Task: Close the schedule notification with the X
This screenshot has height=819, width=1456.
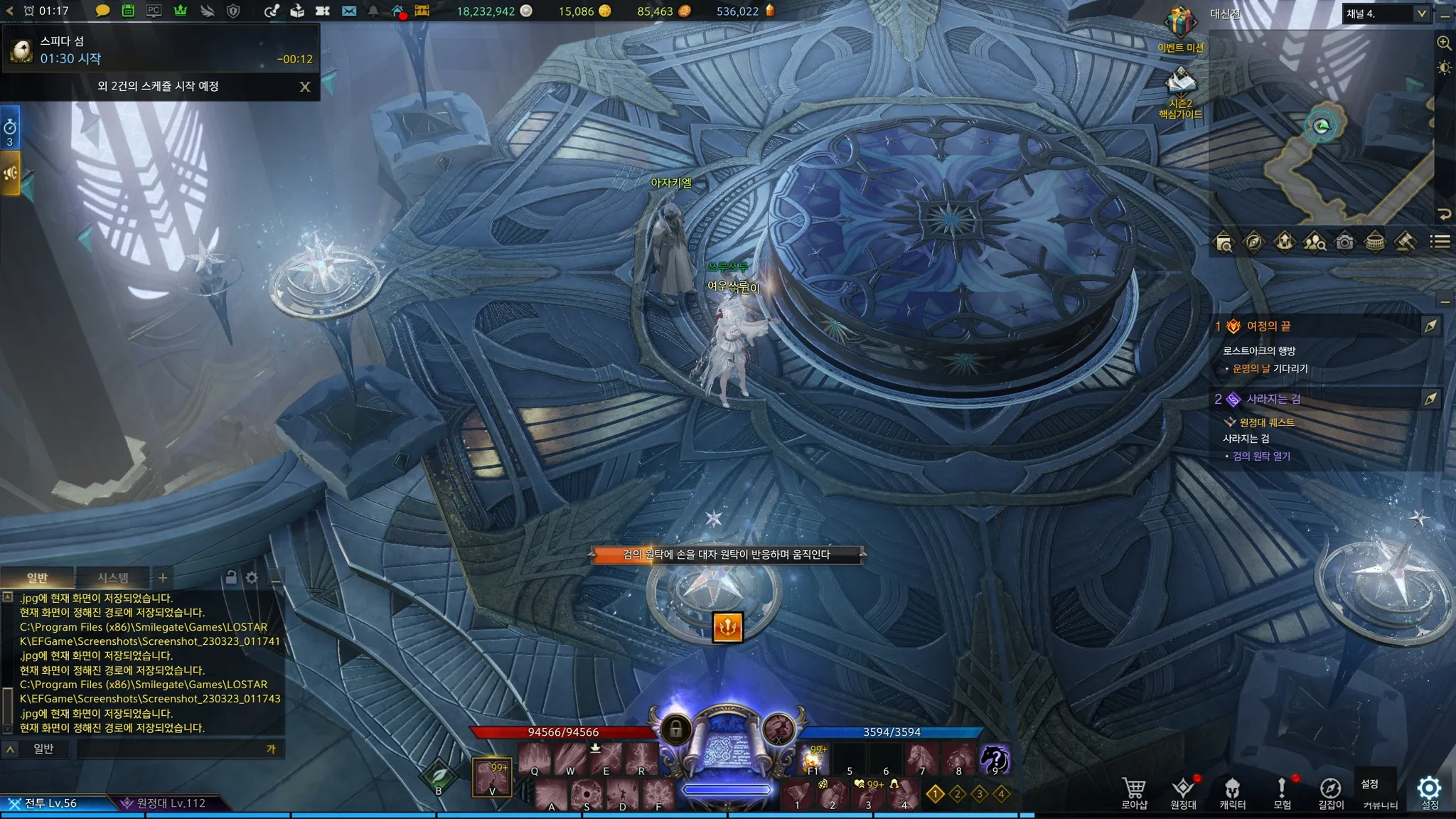Action: (305, 87)
